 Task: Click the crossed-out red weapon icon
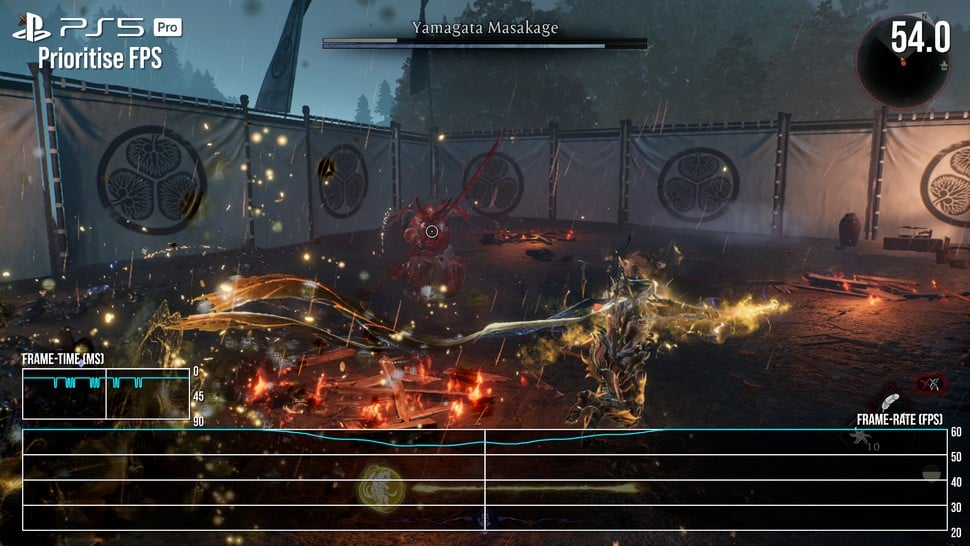[x=932, y=383]
